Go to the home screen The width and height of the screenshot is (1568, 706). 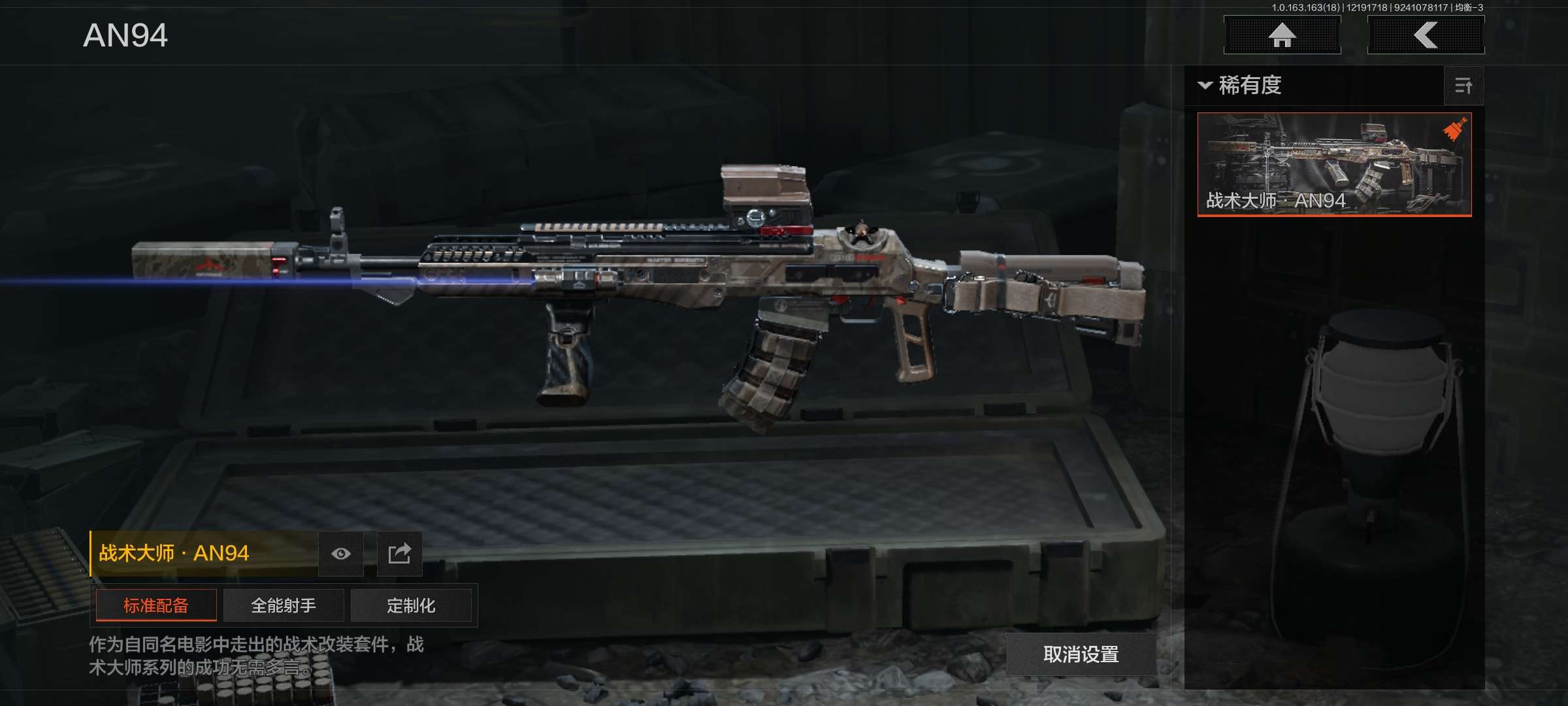tap(1282, 35)
